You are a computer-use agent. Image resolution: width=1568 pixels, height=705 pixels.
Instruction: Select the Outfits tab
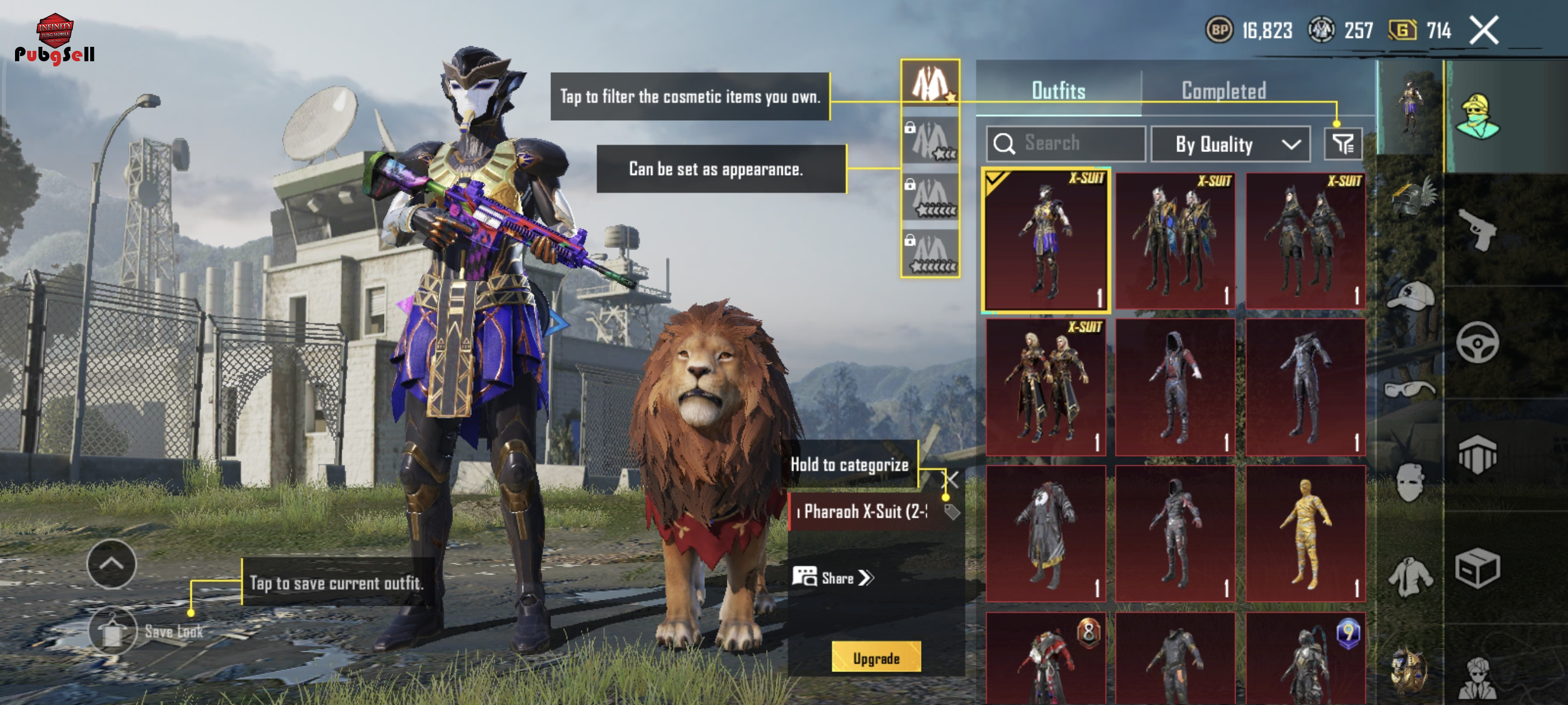(1059, 91)
